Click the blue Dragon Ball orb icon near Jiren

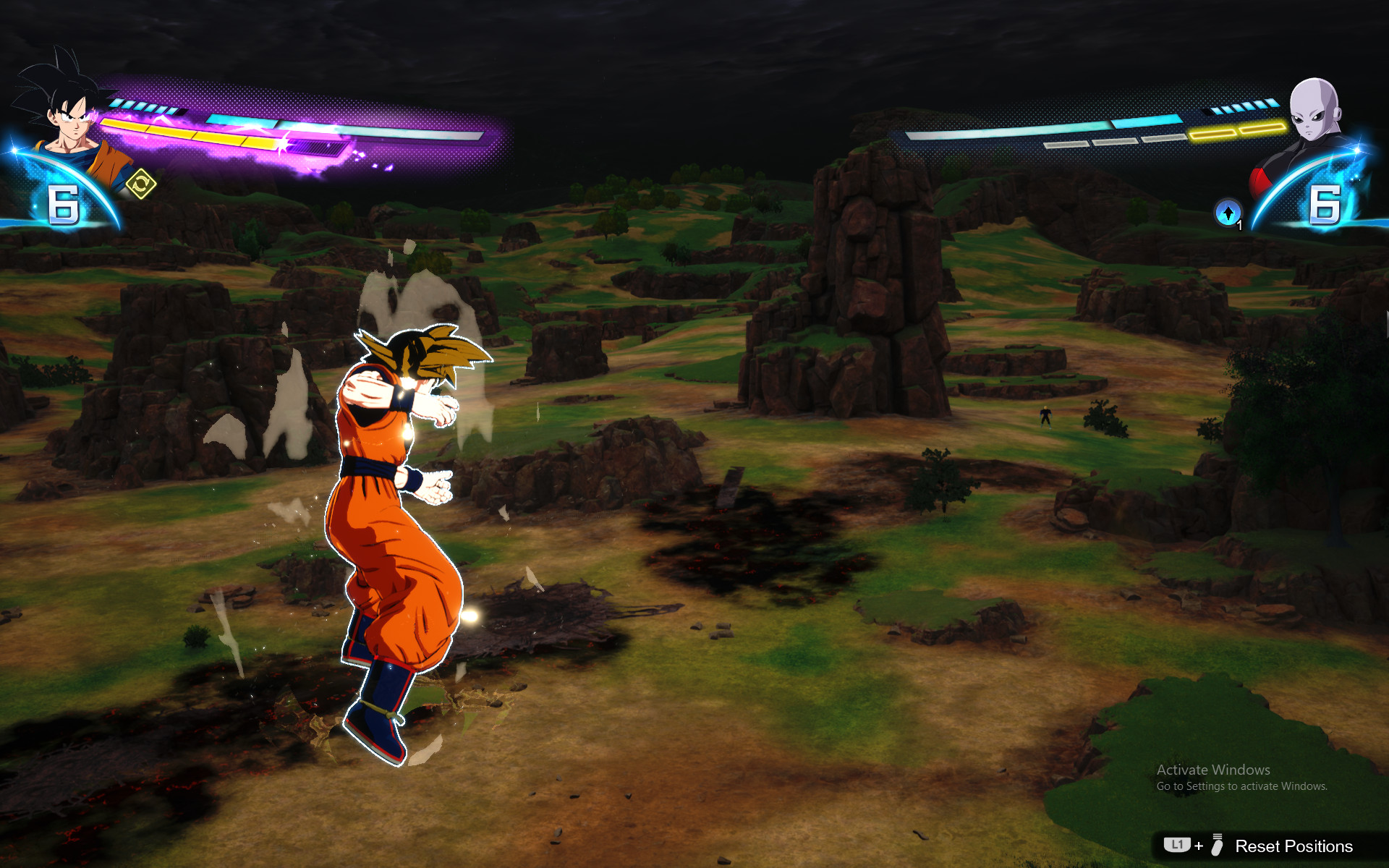coord(1228,210)
